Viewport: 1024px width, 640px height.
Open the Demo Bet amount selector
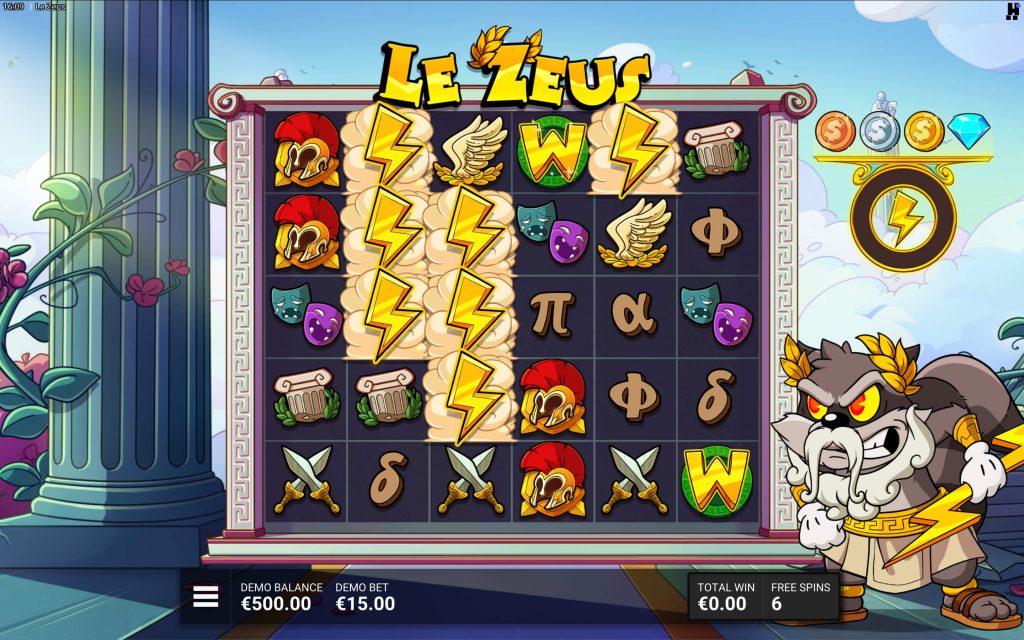(x=365, y=597)
